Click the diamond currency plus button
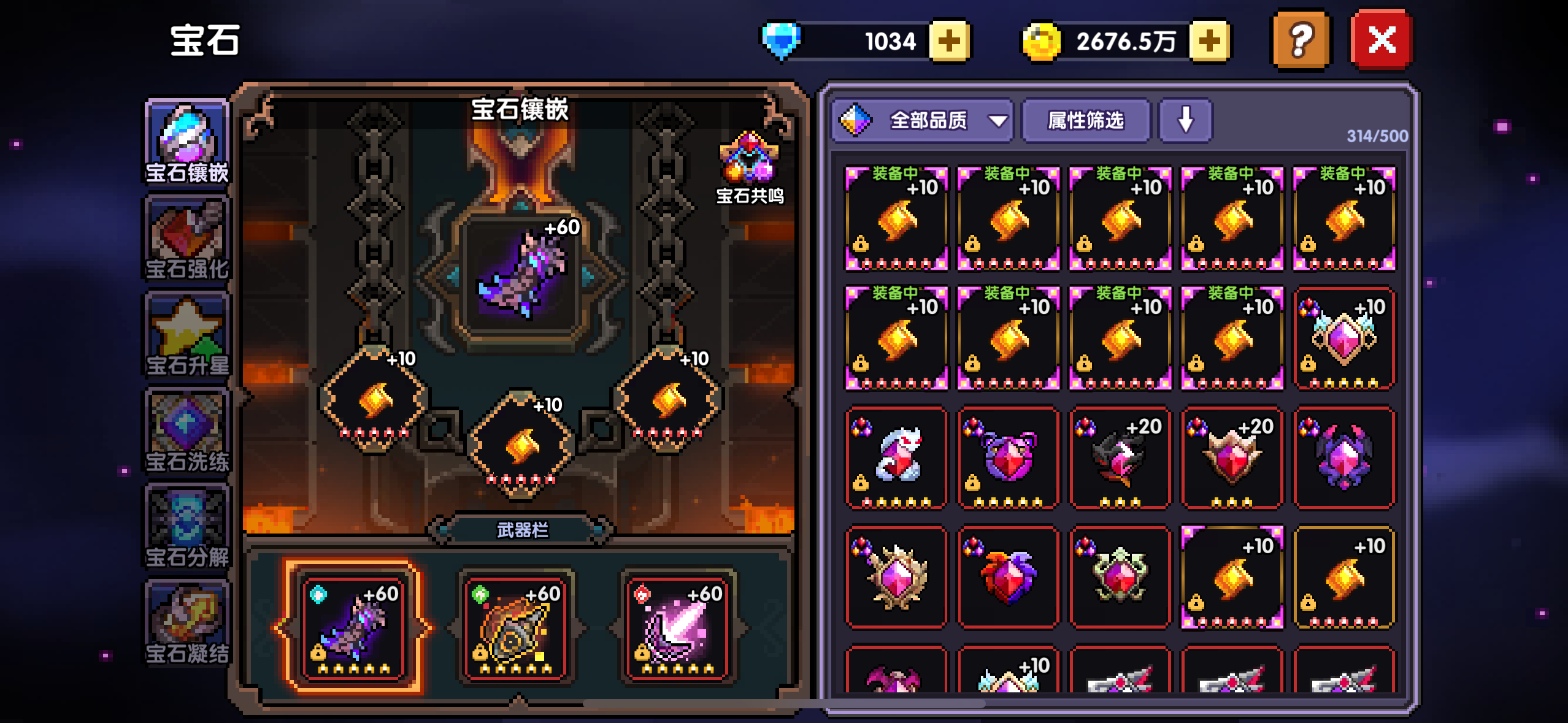Image resolution: width=1568 pixels, height=723 pixels. click(950, 40)
